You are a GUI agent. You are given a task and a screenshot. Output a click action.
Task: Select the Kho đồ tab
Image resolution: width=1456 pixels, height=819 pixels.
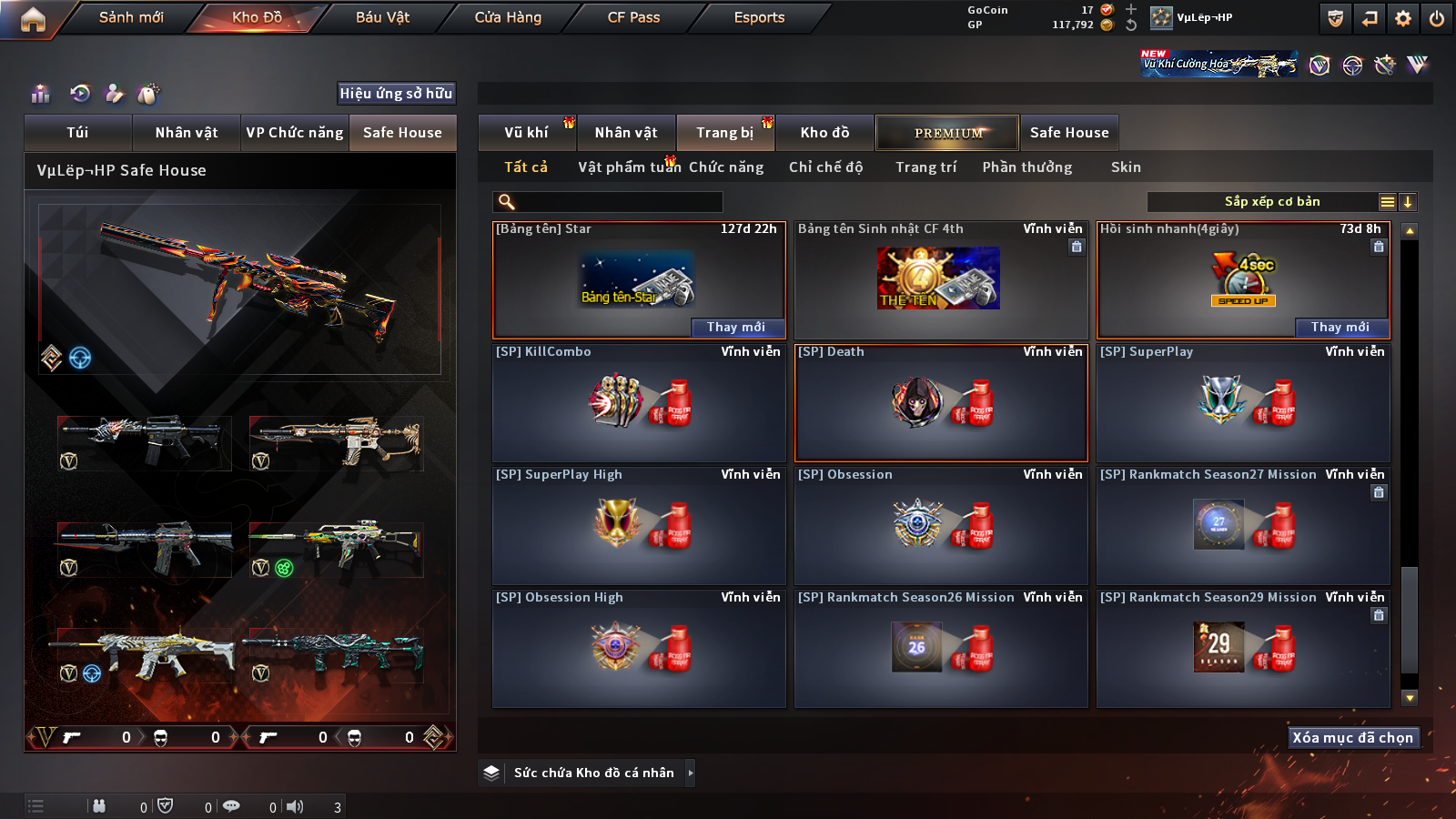coord(824,133)
